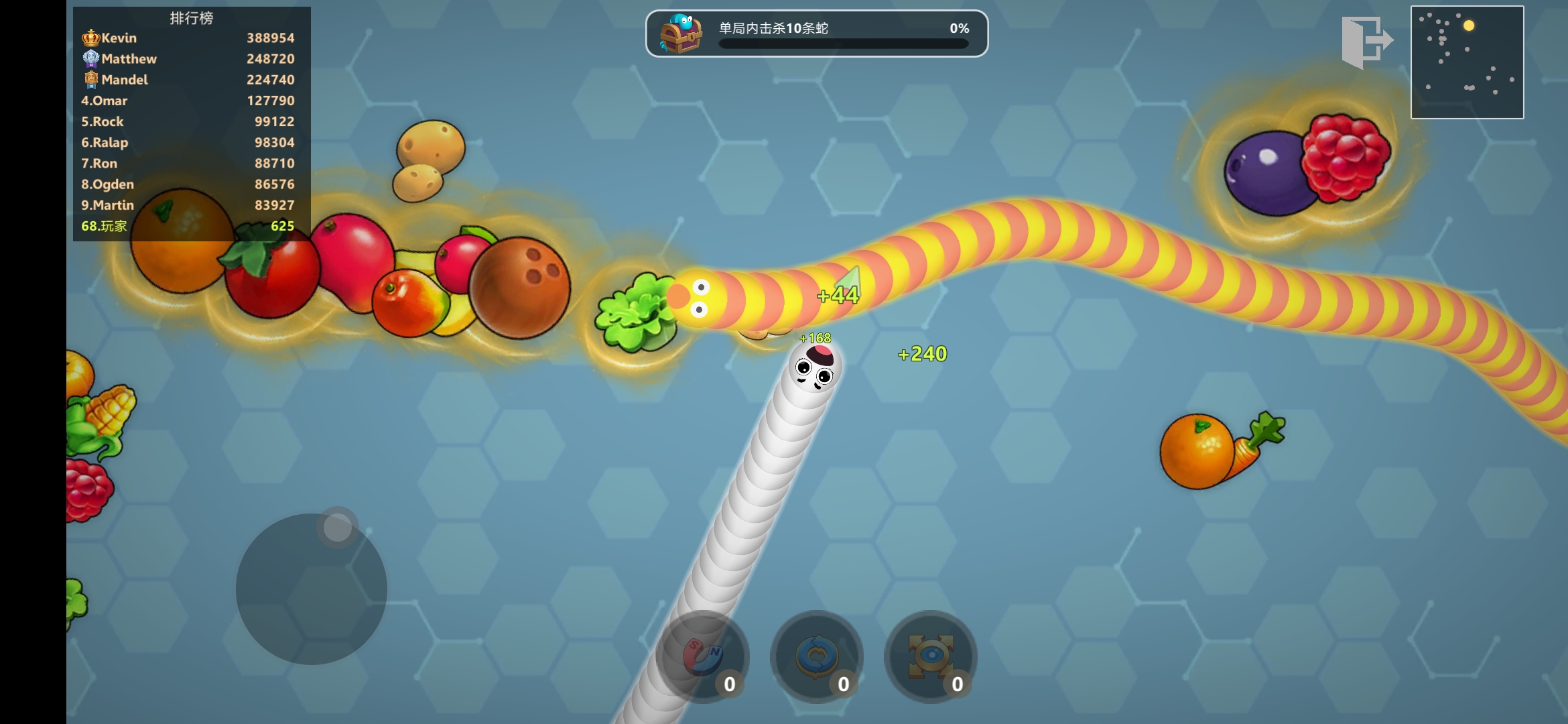Tap the exit door icon
1568x724 pixels.
[1366, 42]
